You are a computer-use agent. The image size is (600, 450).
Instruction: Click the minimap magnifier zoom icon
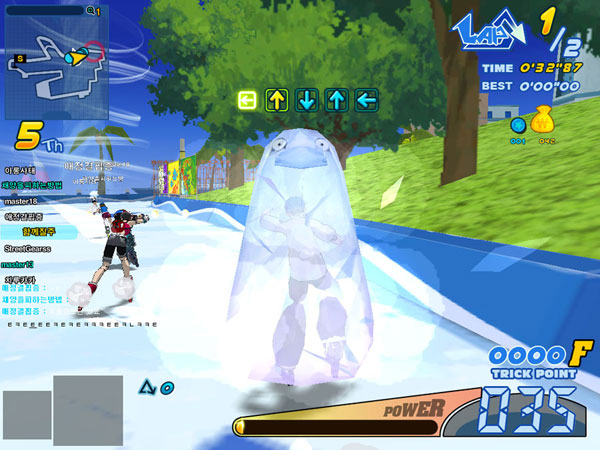[91, 10]
